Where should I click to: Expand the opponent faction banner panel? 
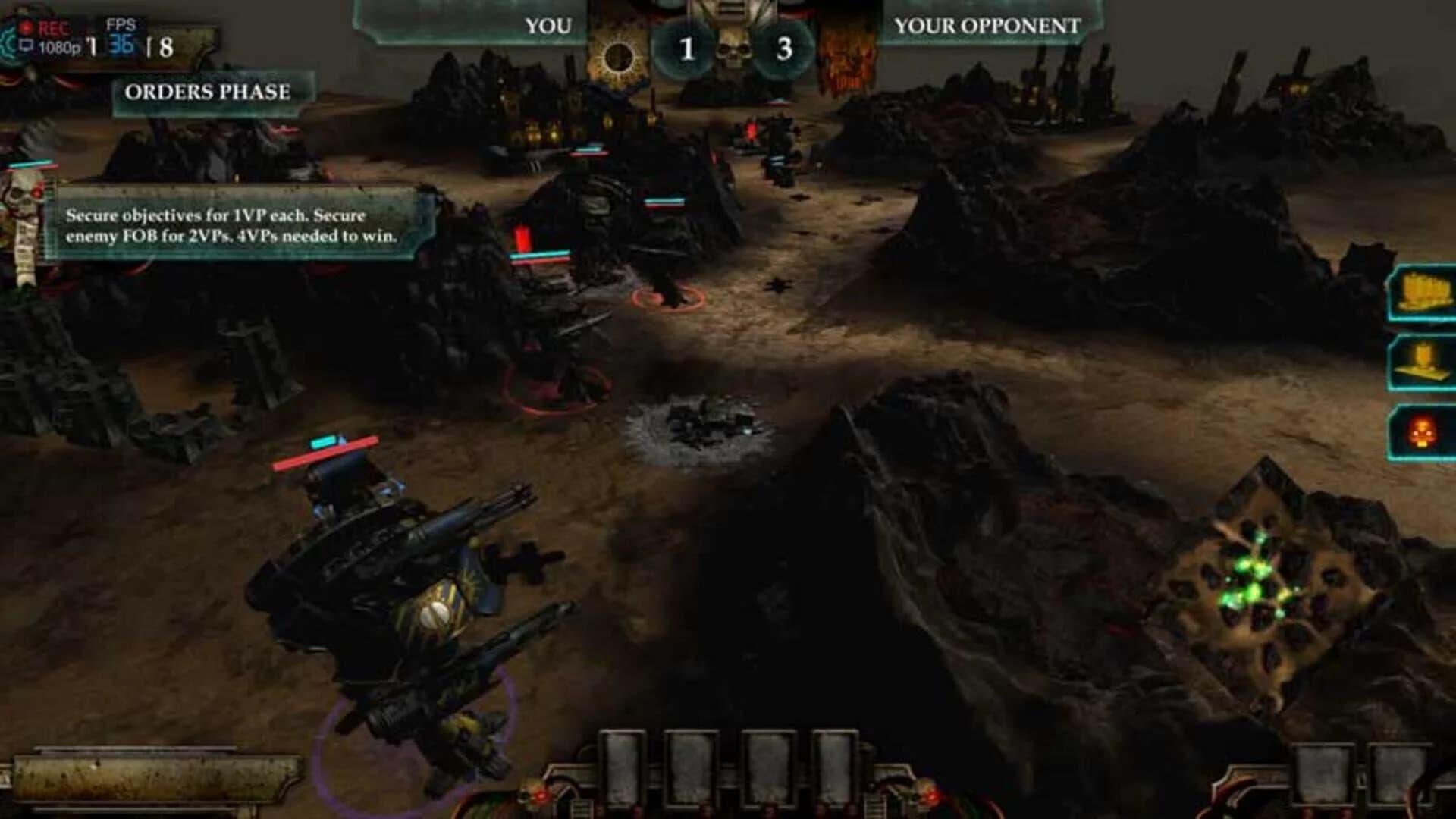pos(849,53)
